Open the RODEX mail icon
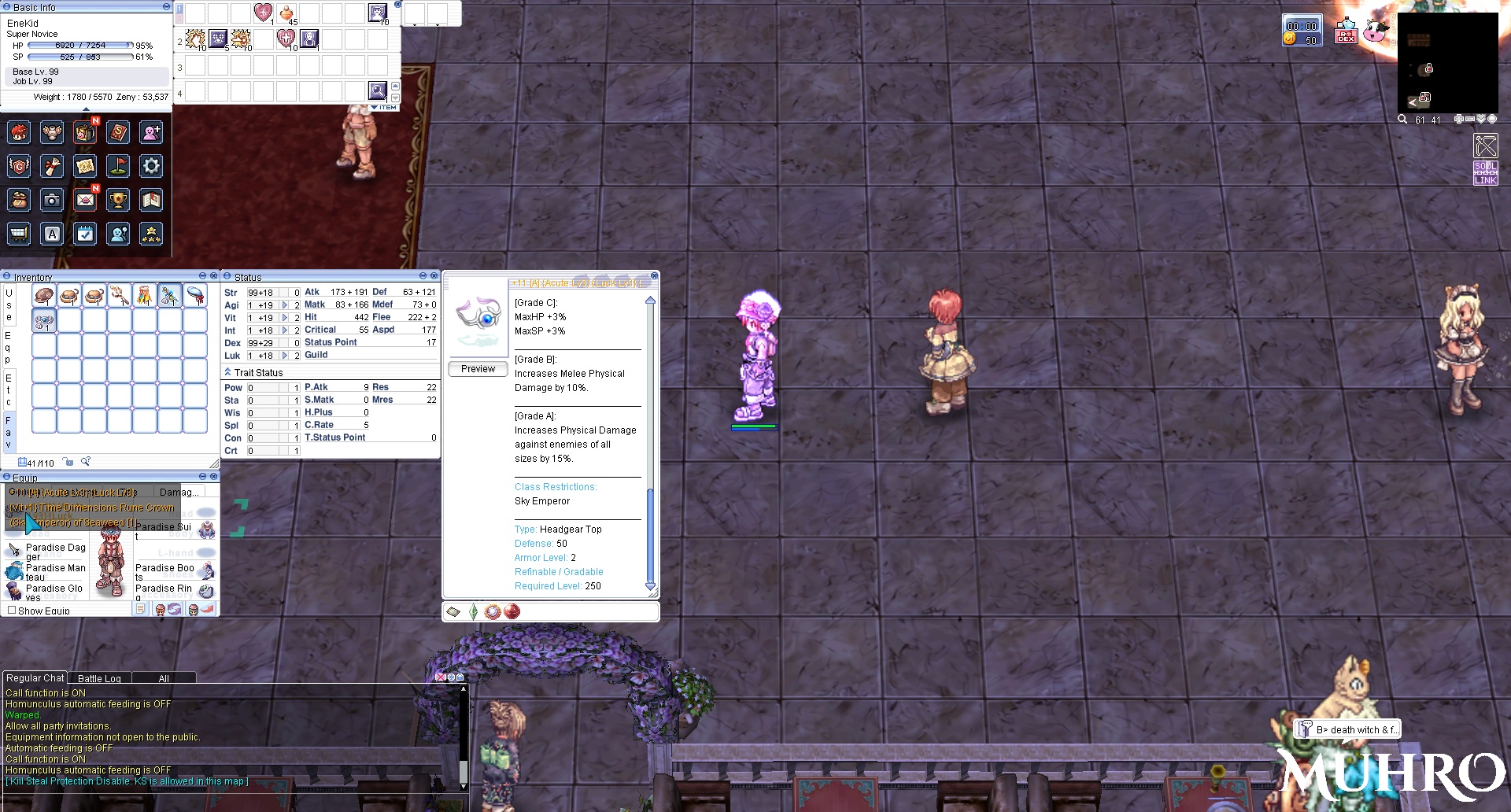Screen dimensions: 1511x812 tap(1346, 32)
